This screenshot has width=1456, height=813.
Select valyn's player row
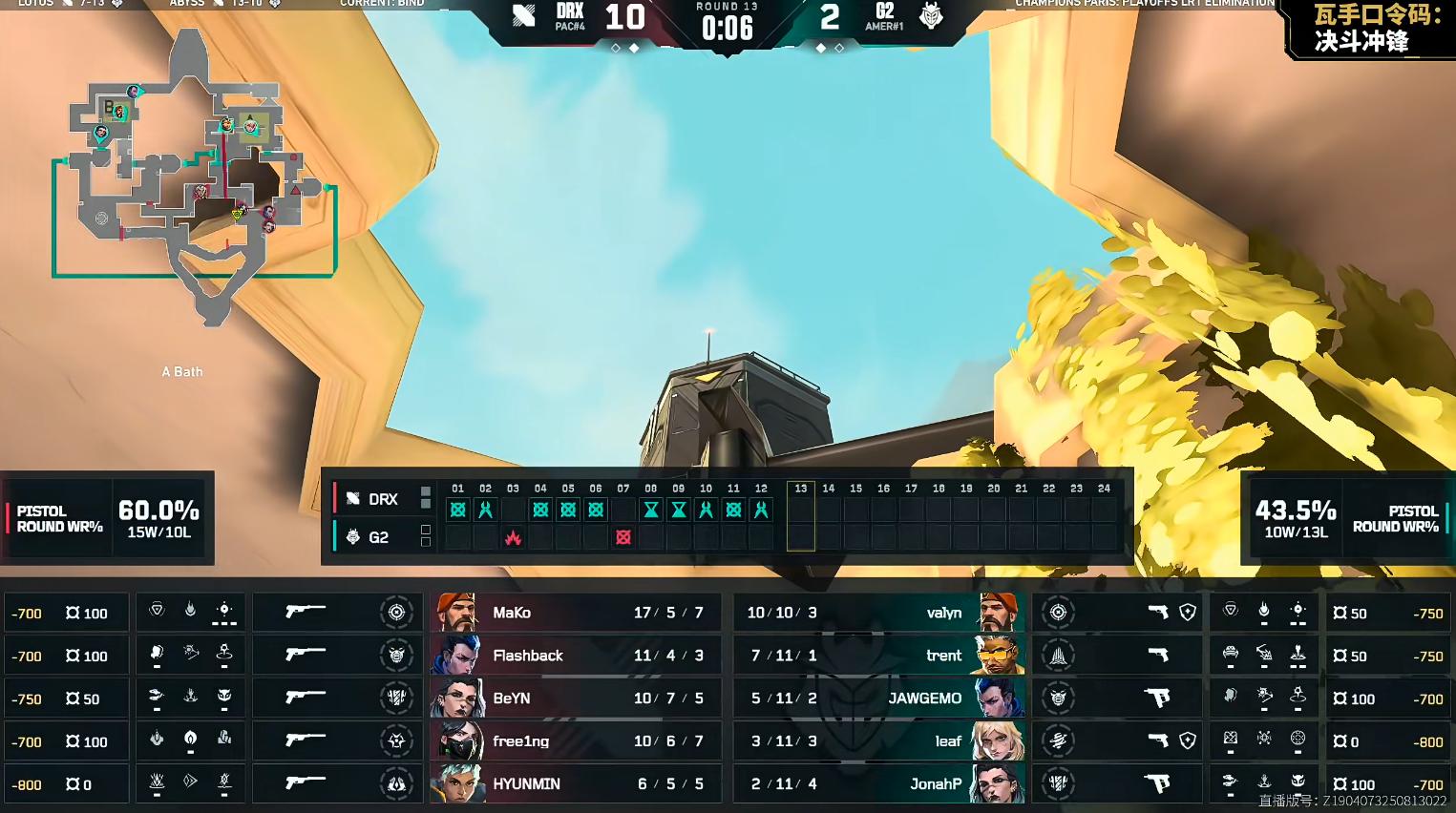878,613
